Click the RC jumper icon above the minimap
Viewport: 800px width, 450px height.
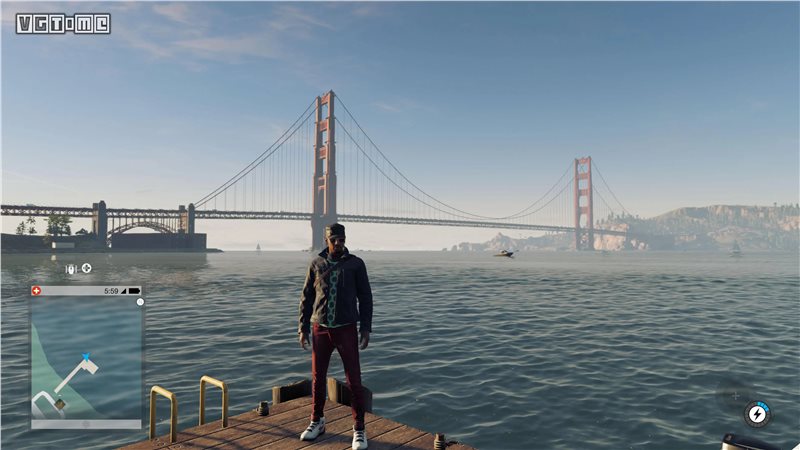coord(71,268)
